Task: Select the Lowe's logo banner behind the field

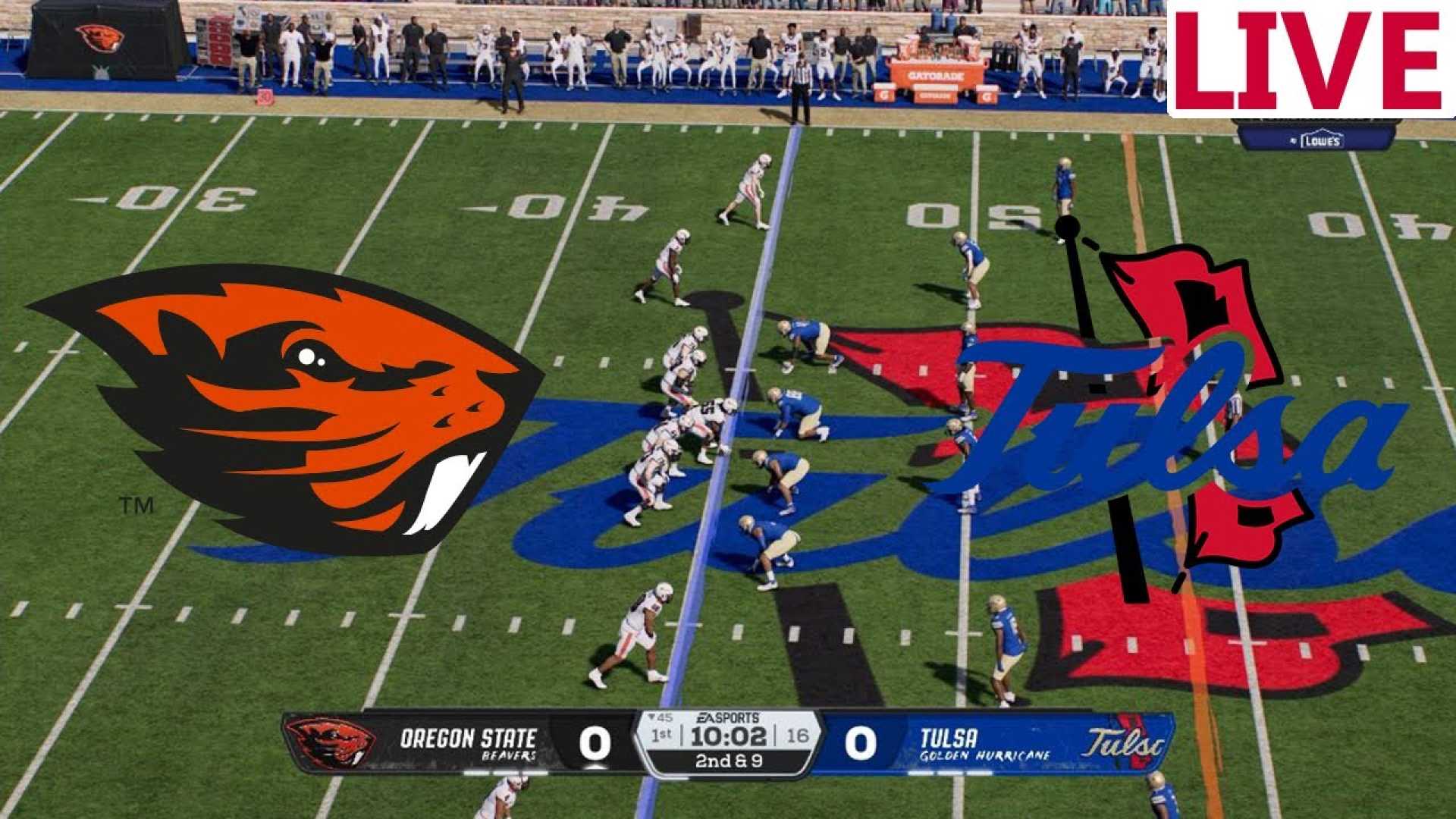Action: coord(1319,139)
